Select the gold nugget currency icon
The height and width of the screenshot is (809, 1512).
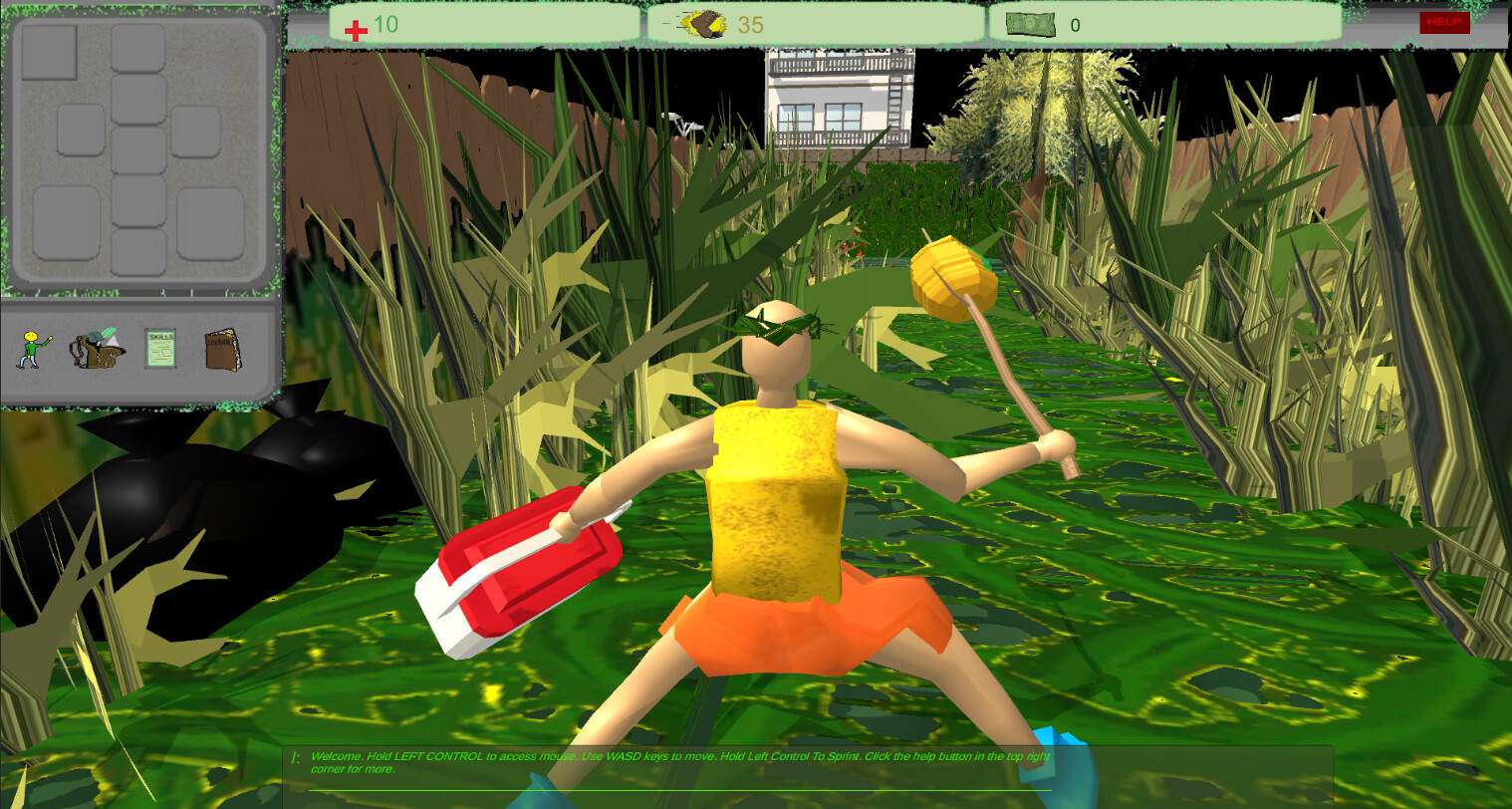pyautogui.click(x=703, y=23)
